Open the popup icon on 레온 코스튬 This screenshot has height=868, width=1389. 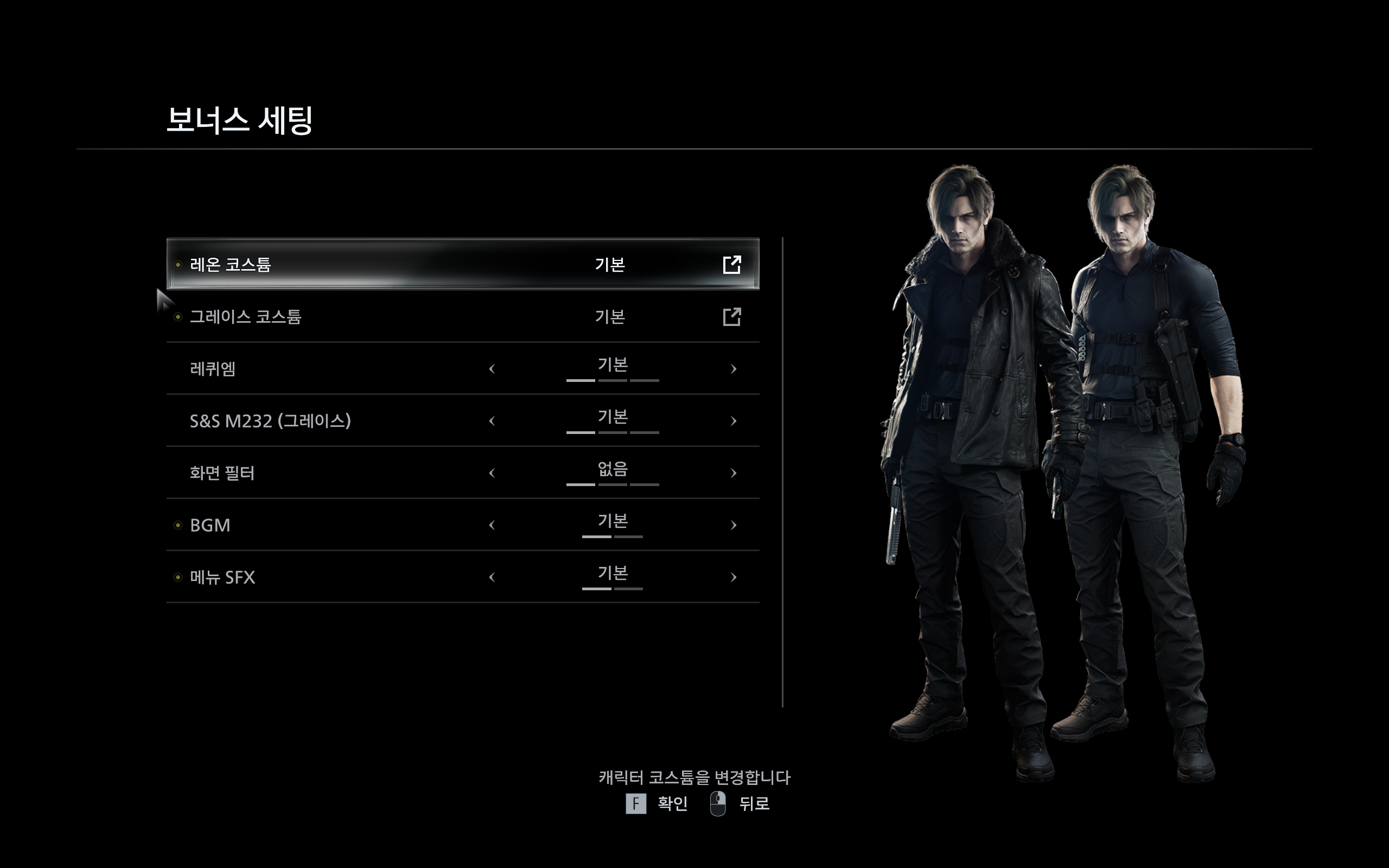(732, 265)
